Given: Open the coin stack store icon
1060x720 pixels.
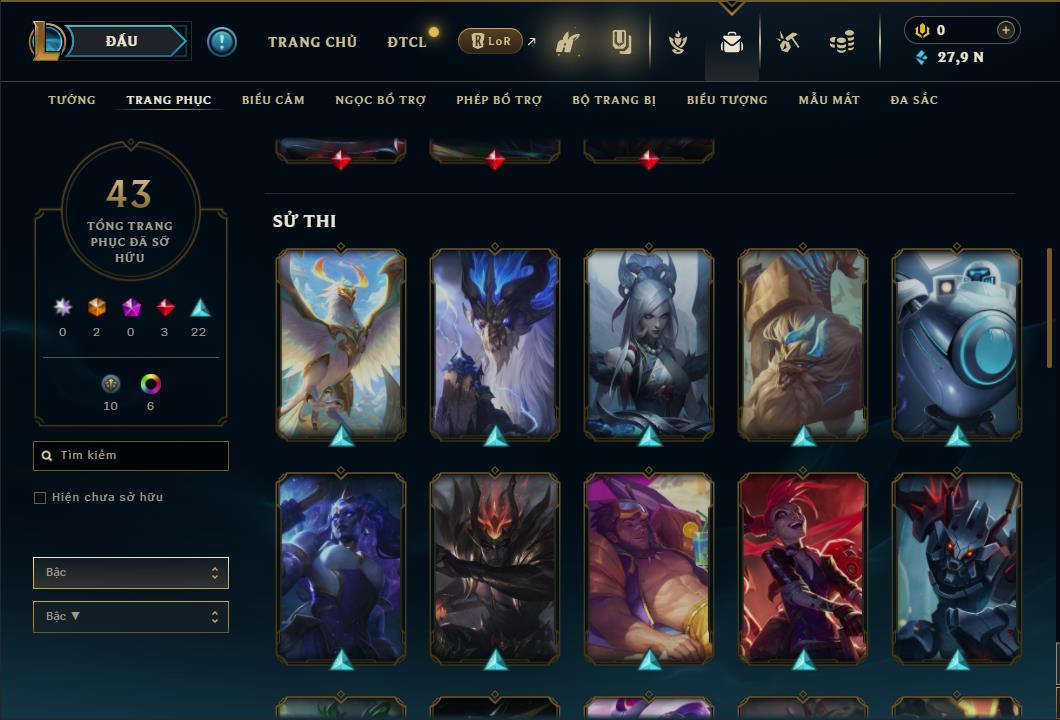Looking at the screenshot, I should pos(842,42).
